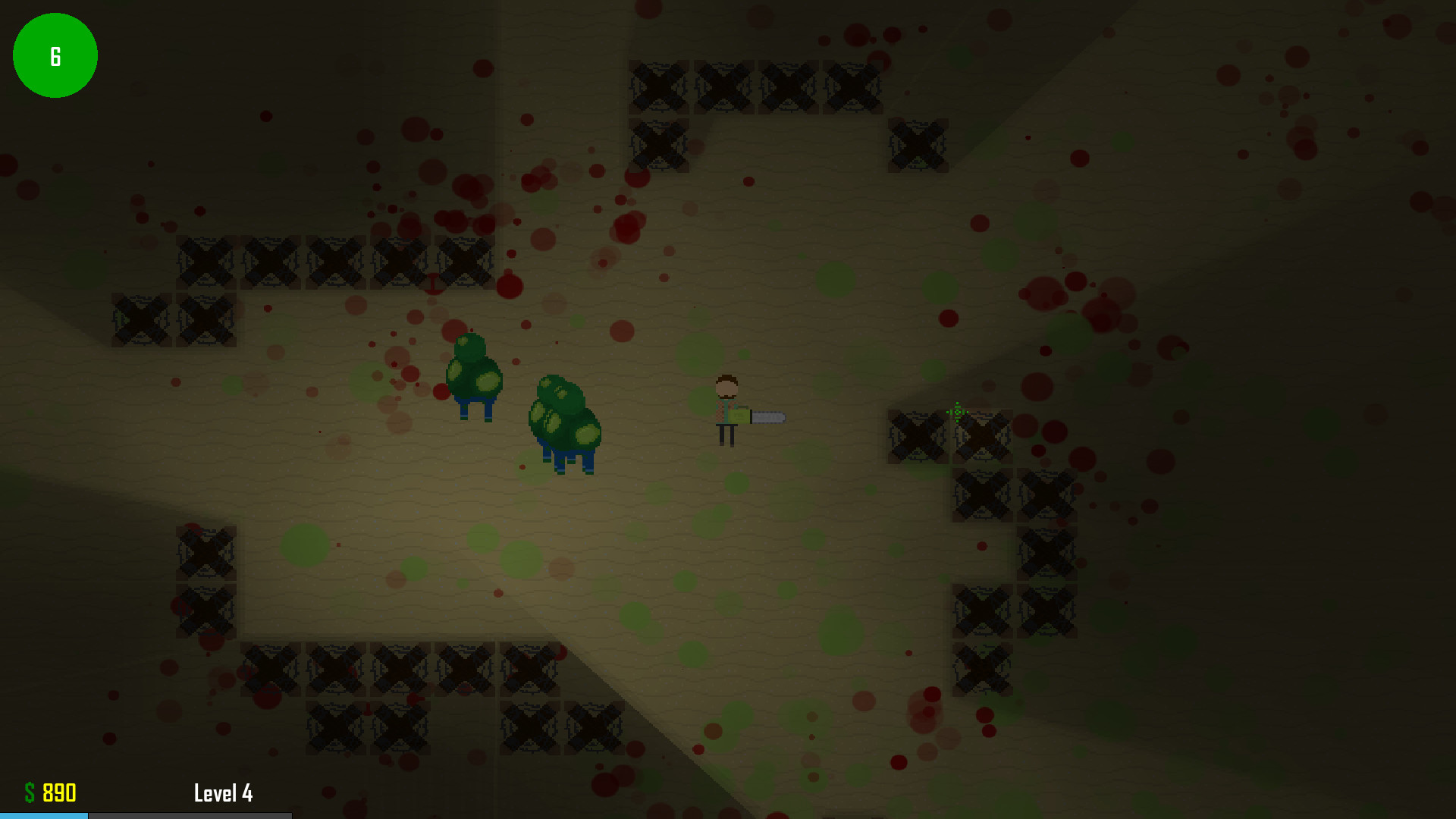Image resolution: width=1456 pixels, height=819 pixels.
Task: Click the yellow 890 money value
Action: point(59,793)
